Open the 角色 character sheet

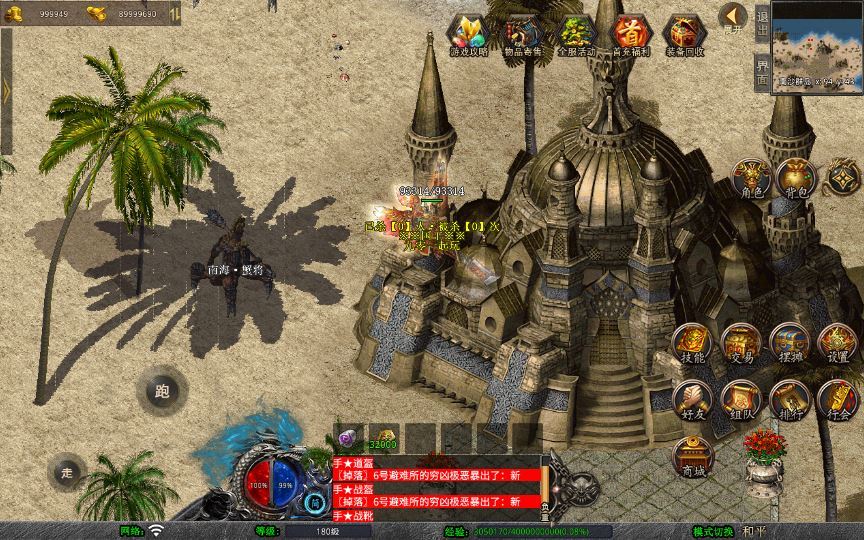750,178
